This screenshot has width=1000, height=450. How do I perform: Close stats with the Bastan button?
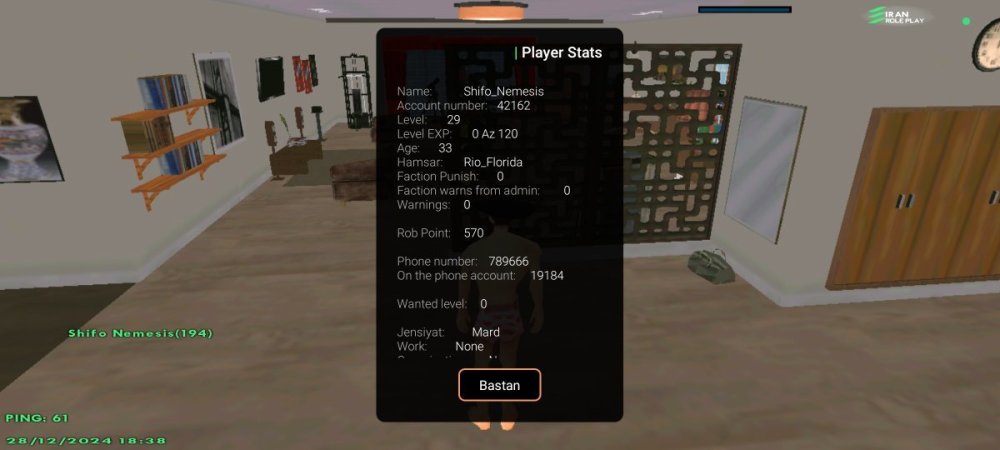point(499,385)
